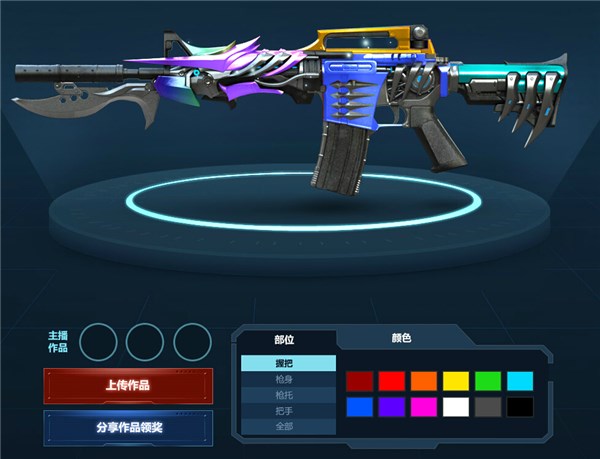Choose the cyan color swatch
The image size is (600, 459).
pyautogui.click(x=520, y=381)
